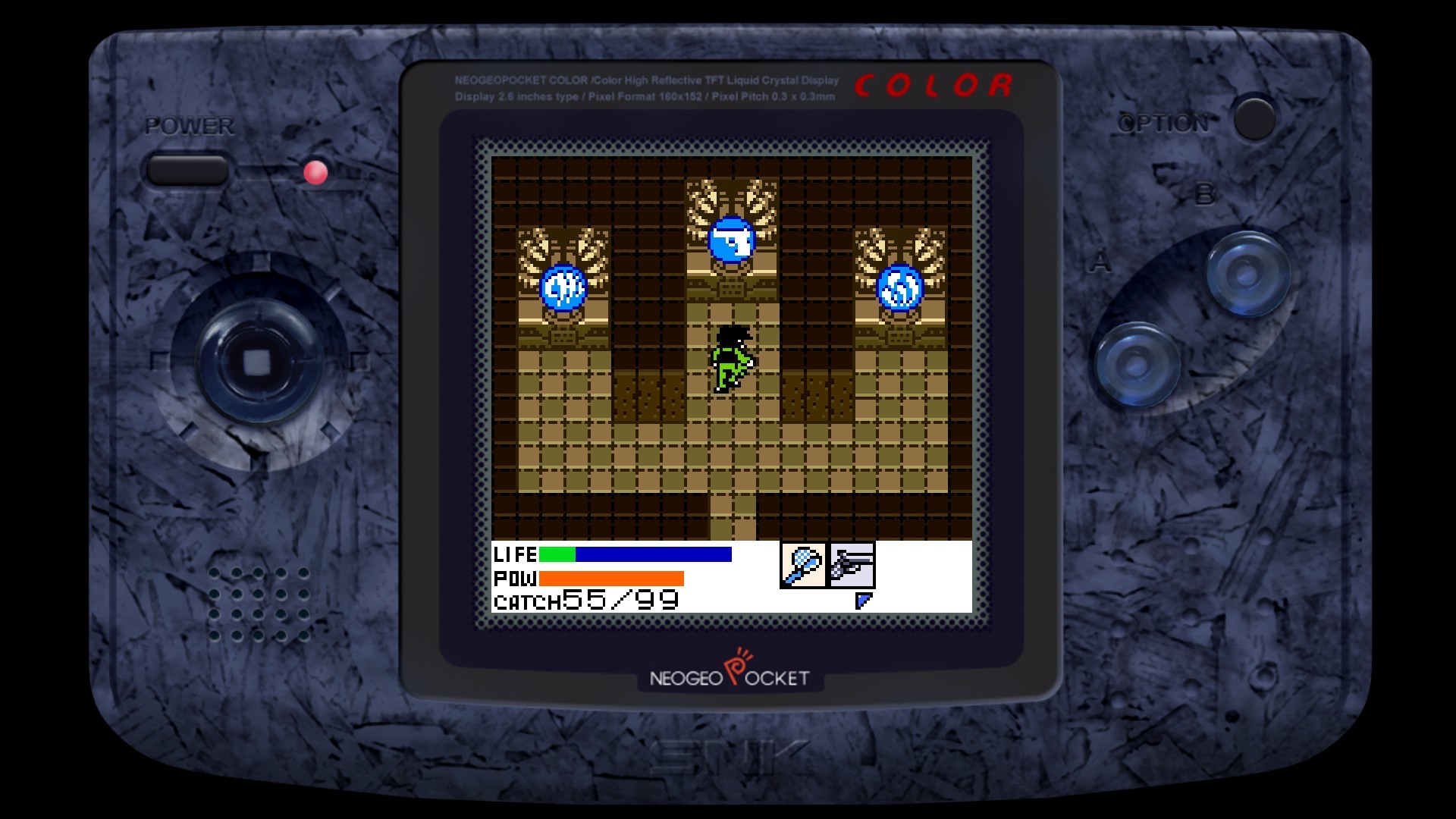1456x819 pixels.
Task: Click the COLOR text above the screen
Action: coord(931,86)
